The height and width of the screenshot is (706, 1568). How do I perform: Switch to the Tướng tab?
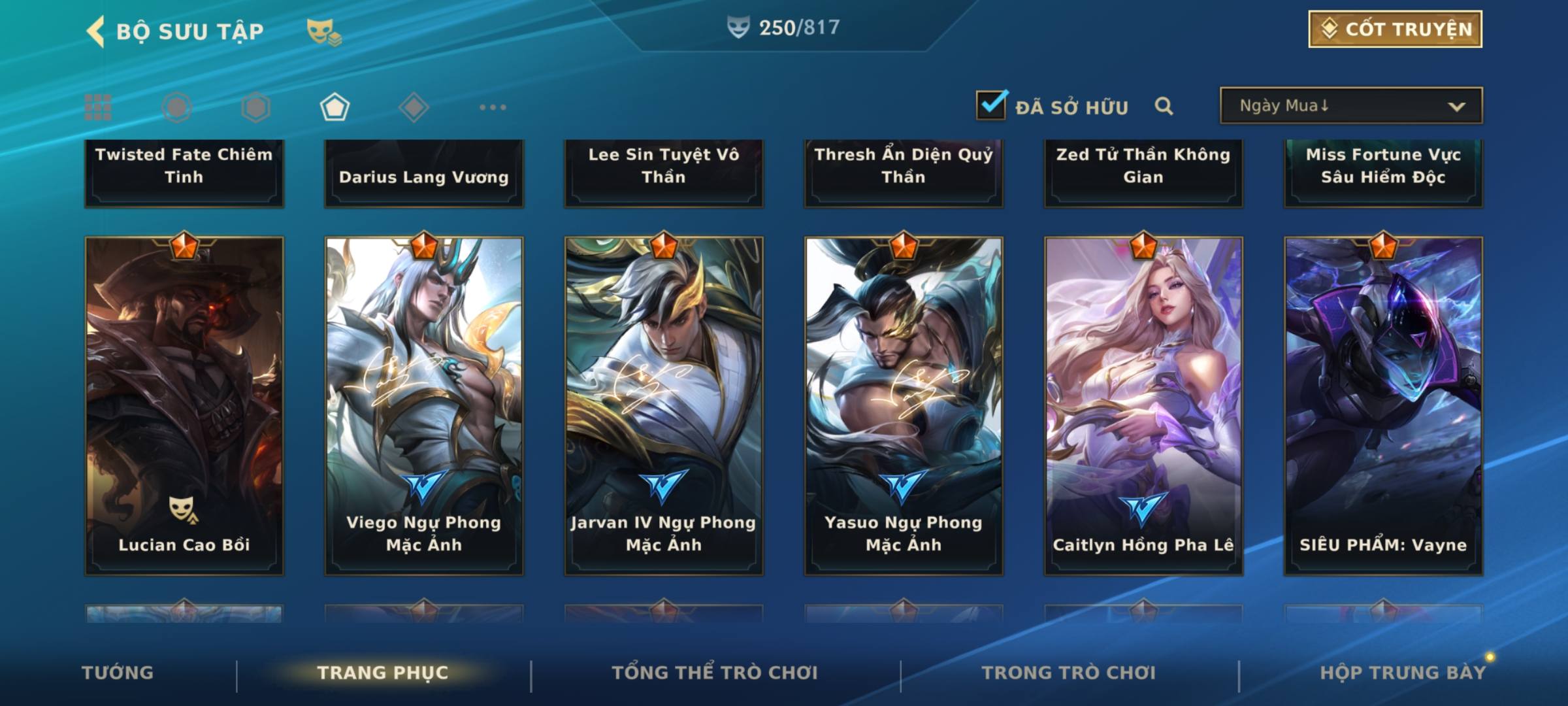click(x=118, y=673)
